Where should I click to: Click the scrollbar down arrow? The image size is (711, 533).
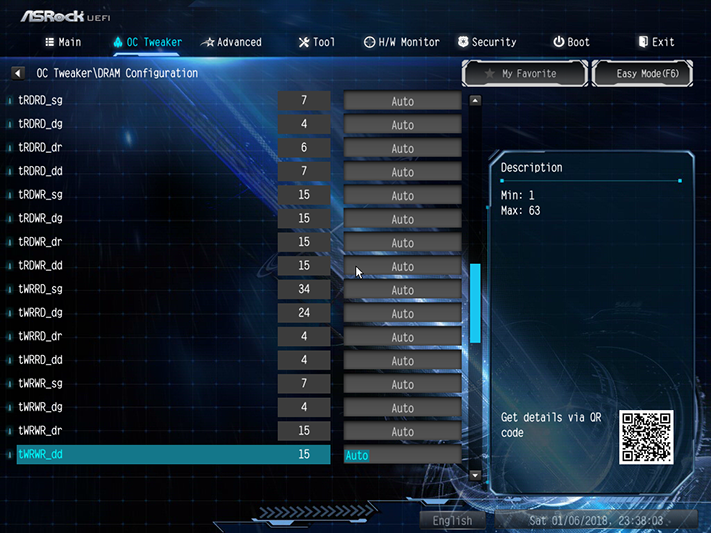point(475,475)
